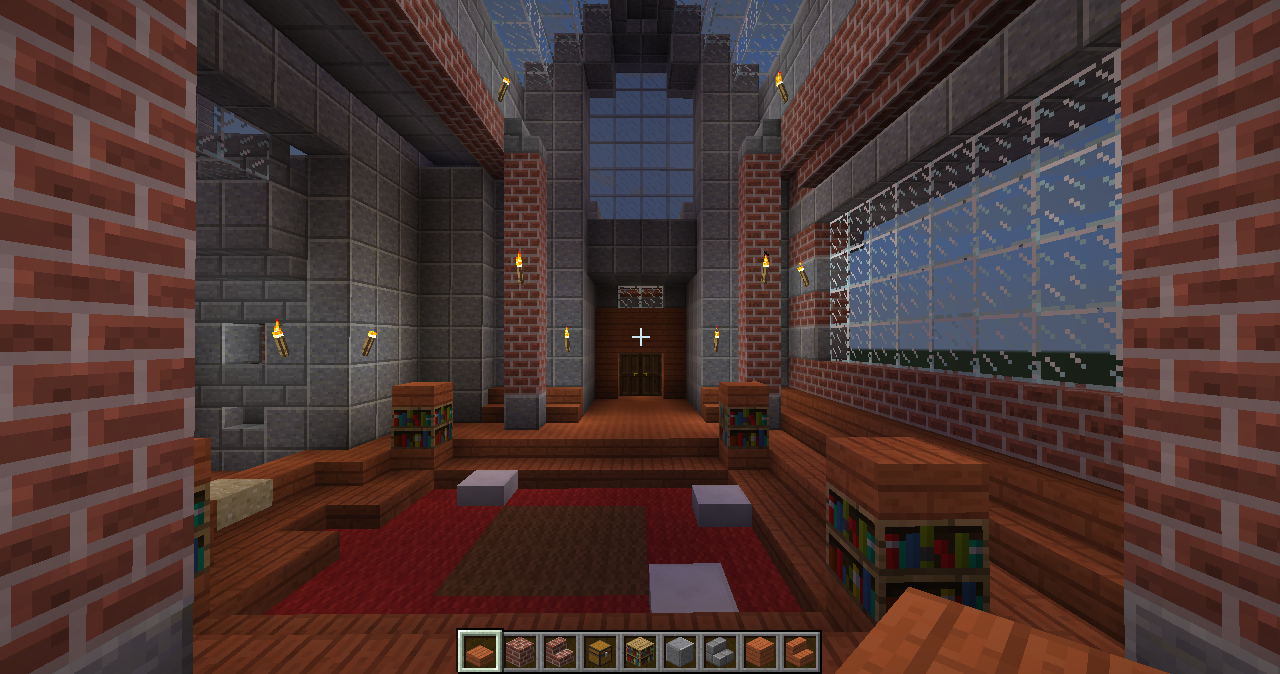Select the brick block hotbar slot

pyautogui.click(x=519, y=652)
